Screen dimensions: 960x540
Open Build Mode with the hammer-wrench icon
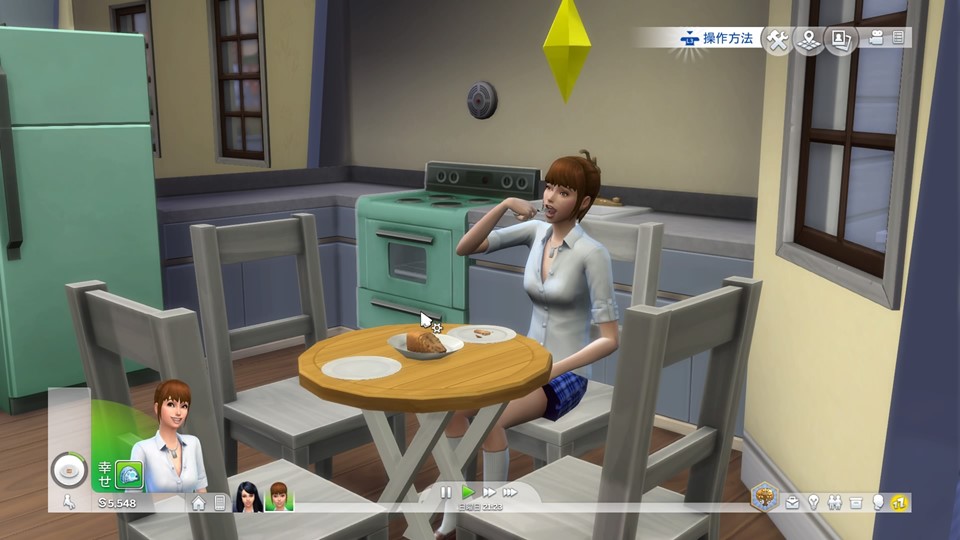point(777,40)
